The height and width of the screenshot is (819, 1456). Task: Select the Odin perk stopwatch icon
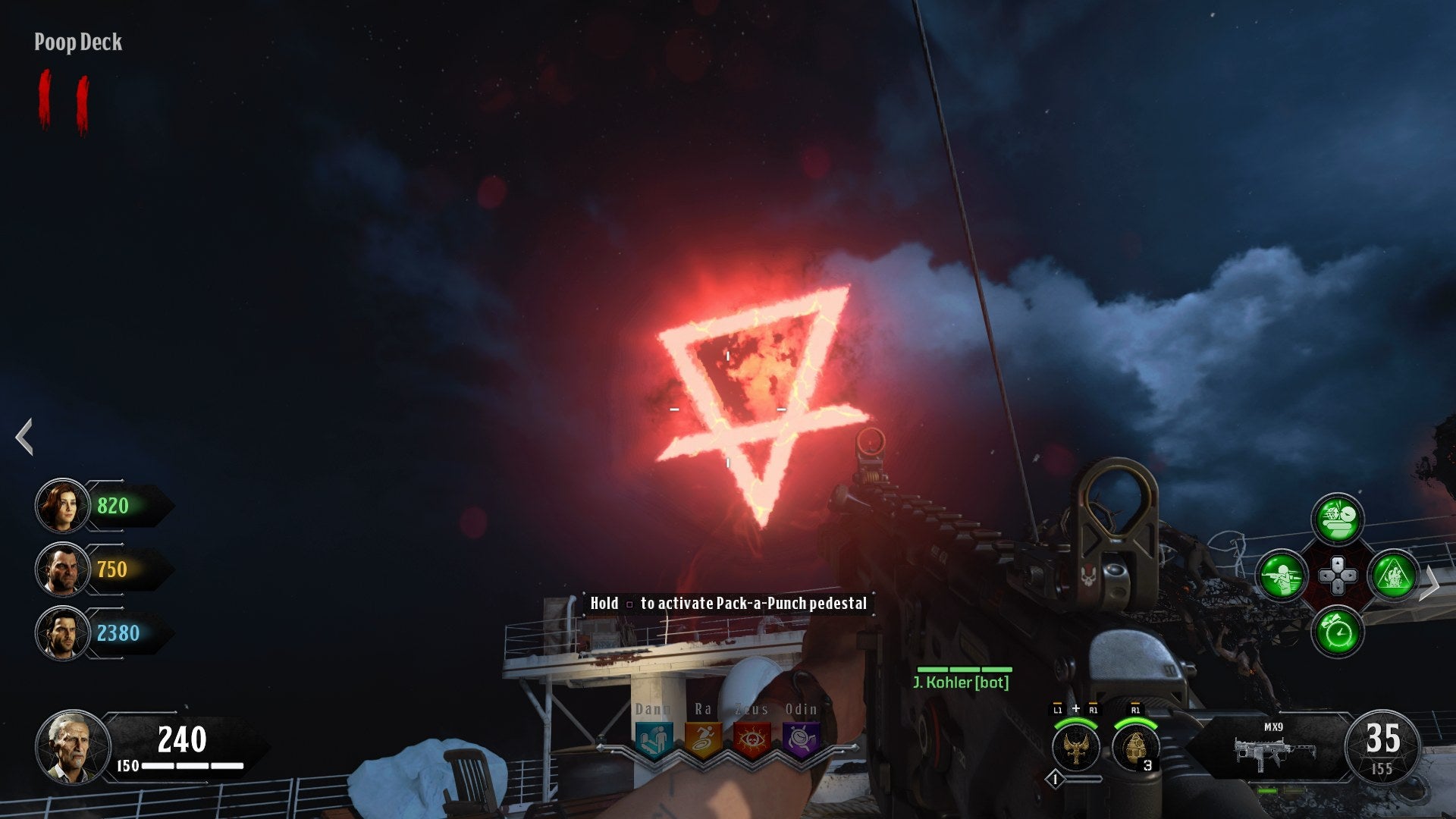coord(801,738)
